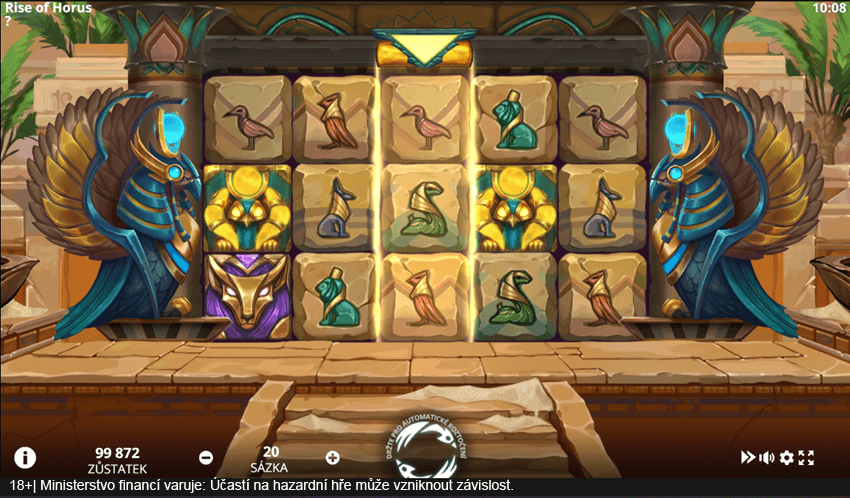
Task: Open the settings gear menu
Action: [x=787, y=457]
